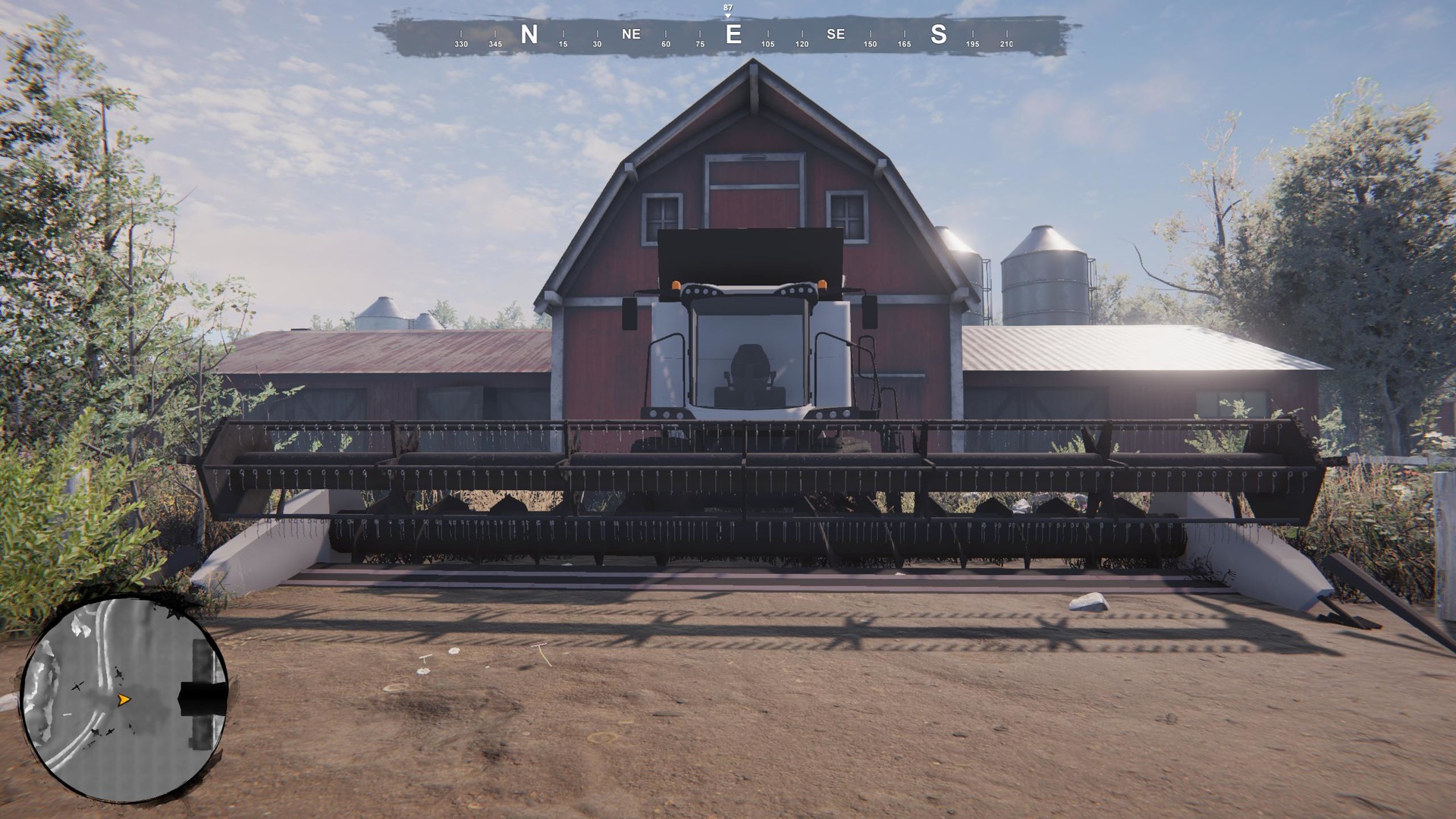Click the S cardinal marker on the compass
1456x819 pixels.
click(x=937, y=34)
